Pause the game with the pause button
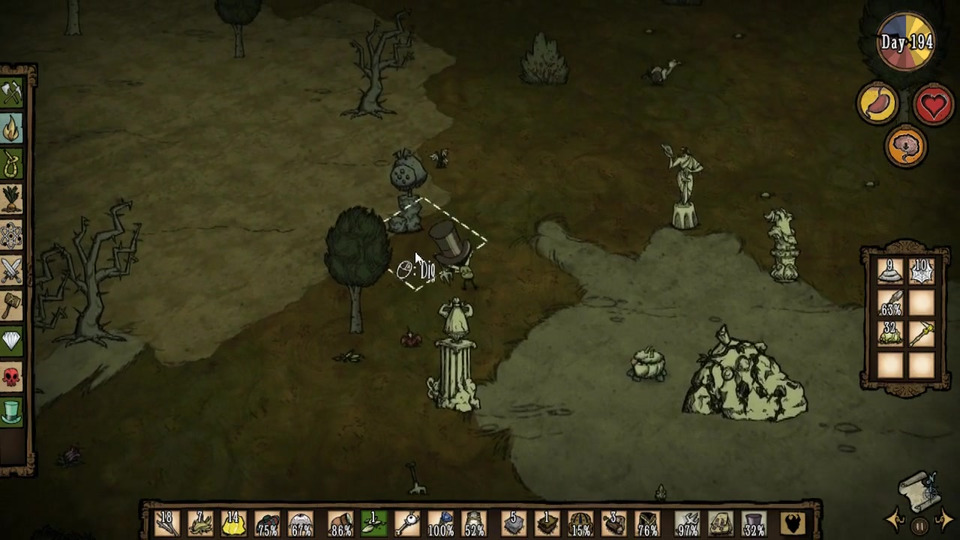This screenshot has width=960, height=540. tap(918, 524)
